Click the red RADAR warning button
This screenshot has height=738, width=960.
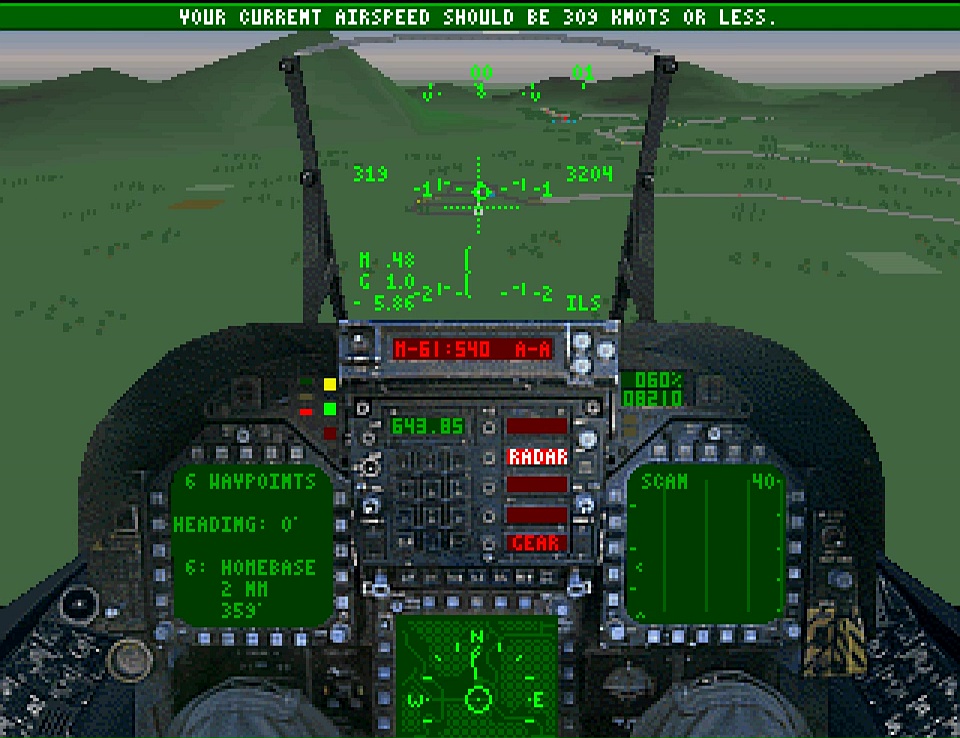[537, 457]
